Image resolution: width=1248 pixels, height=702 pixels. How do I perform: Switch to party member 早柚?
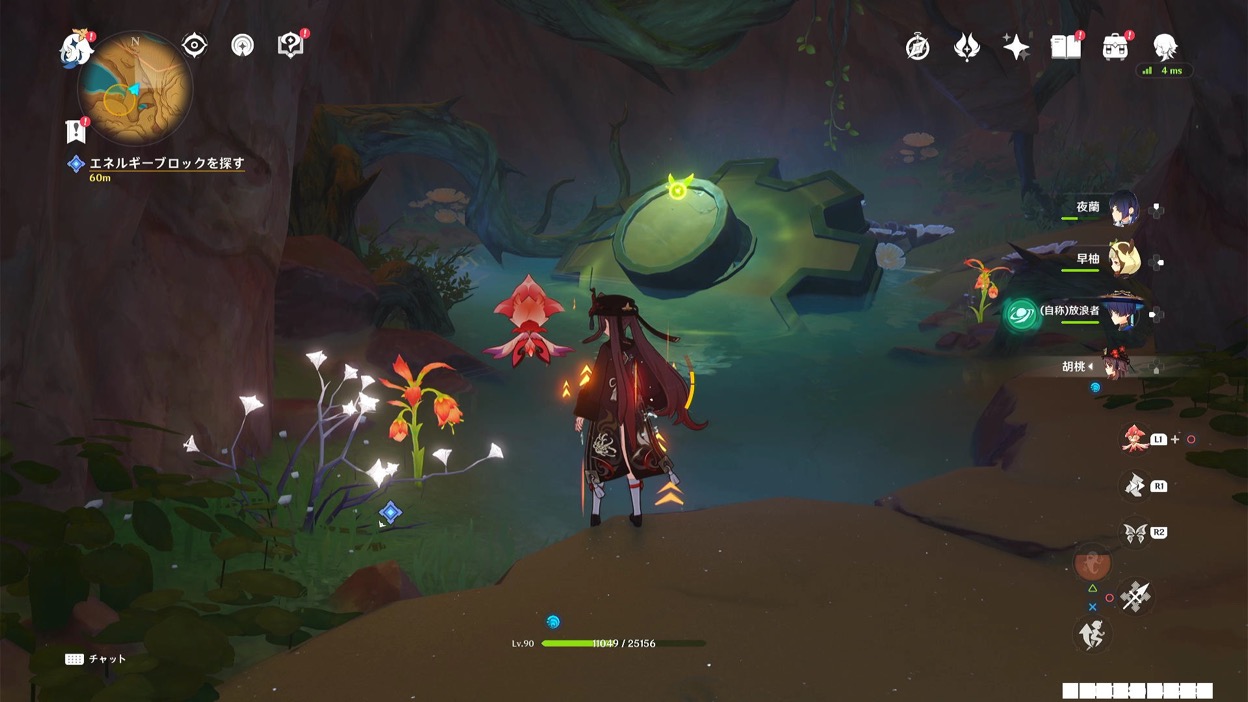point(1123,260)
